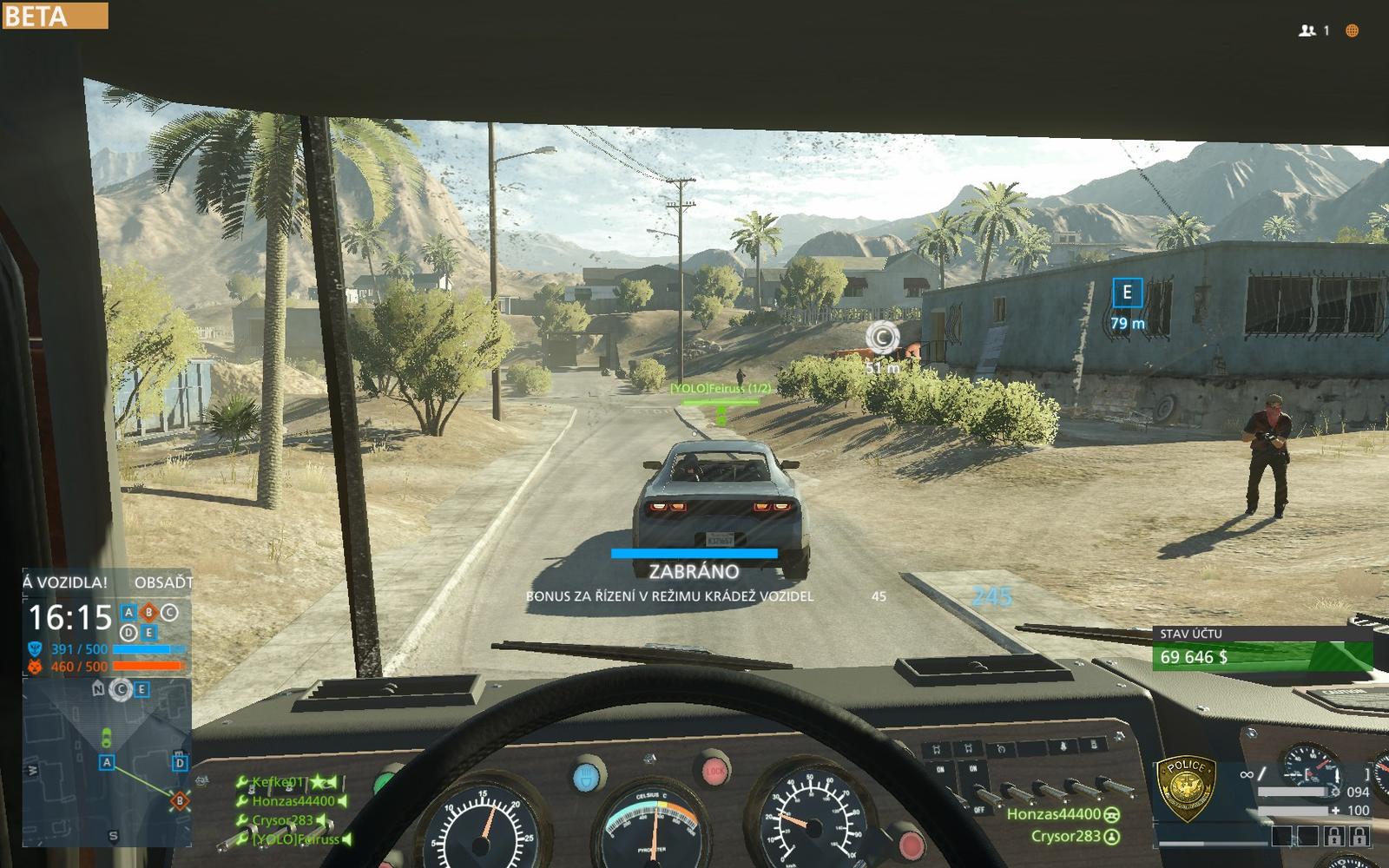The image size is (1389, 868).
Task: Click objective A status icon beside the timer
Action: tap(128, 613)
